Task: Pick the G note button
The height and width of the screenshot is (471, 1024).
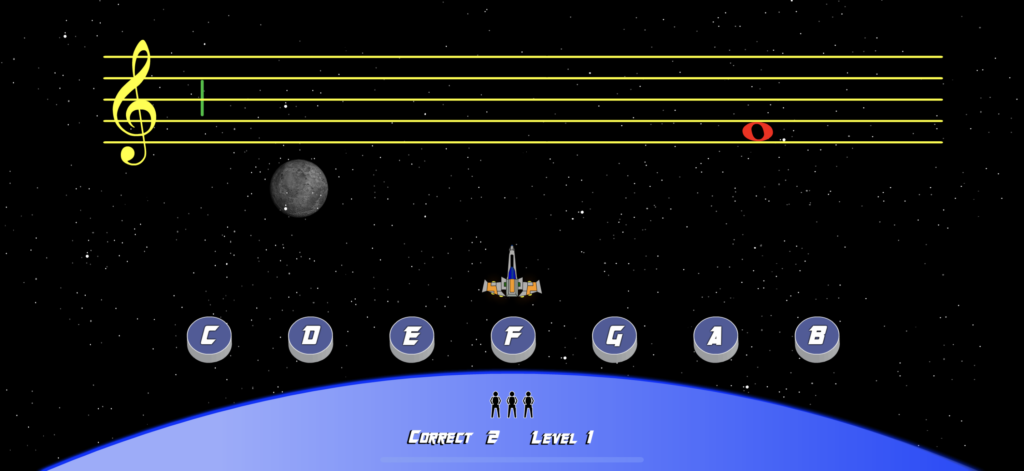Action: point(614,337)
